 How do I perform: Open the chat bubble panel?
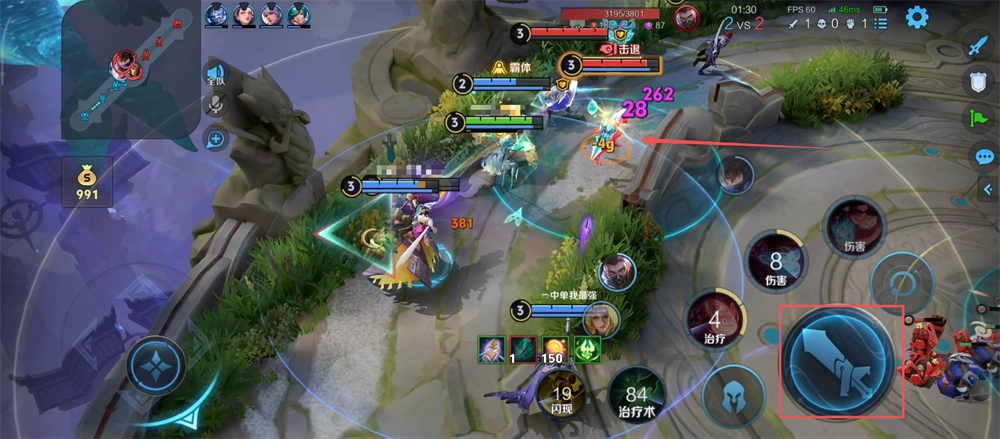984,156
